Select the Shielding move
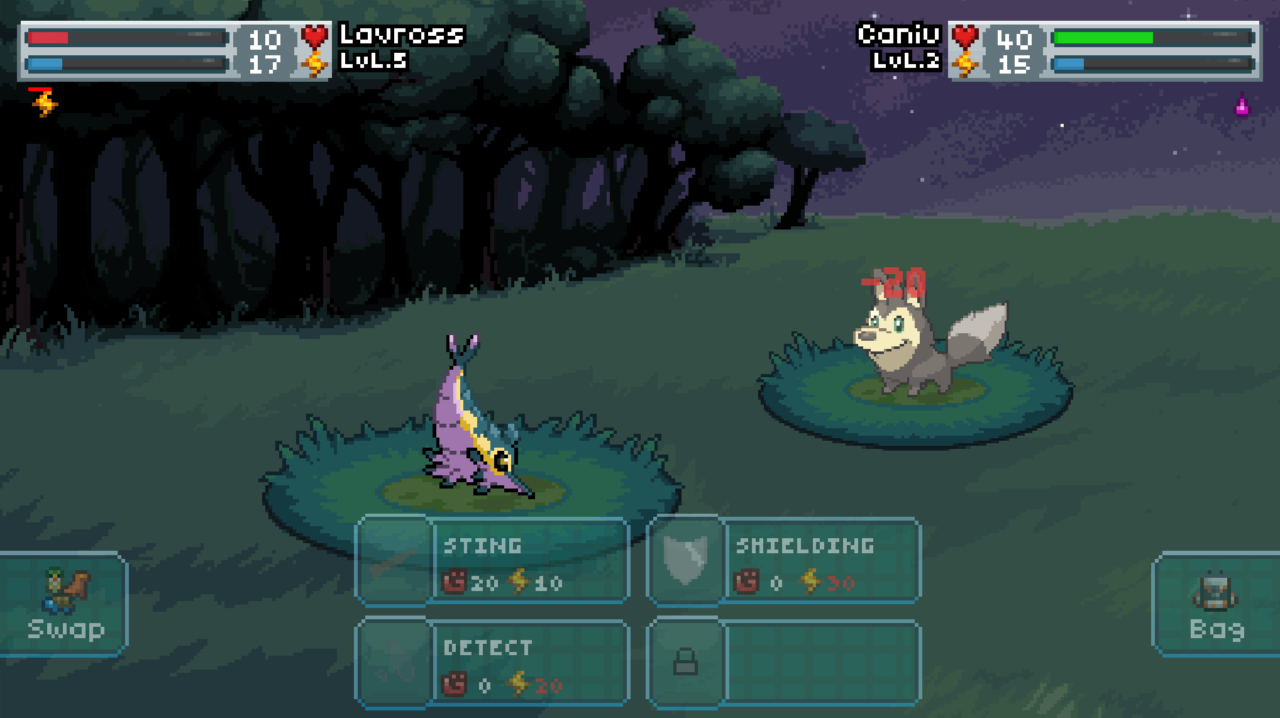1280x718 pixels. (784, 561)
